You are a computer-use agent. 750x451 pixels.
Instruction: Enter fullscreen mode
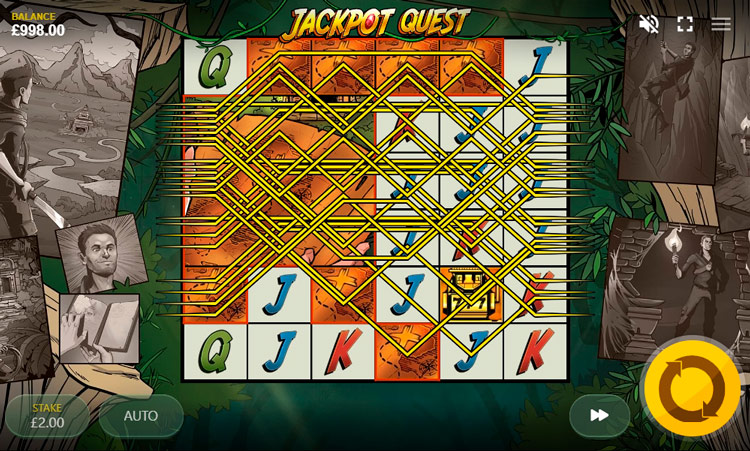click(x=685, y=24)
